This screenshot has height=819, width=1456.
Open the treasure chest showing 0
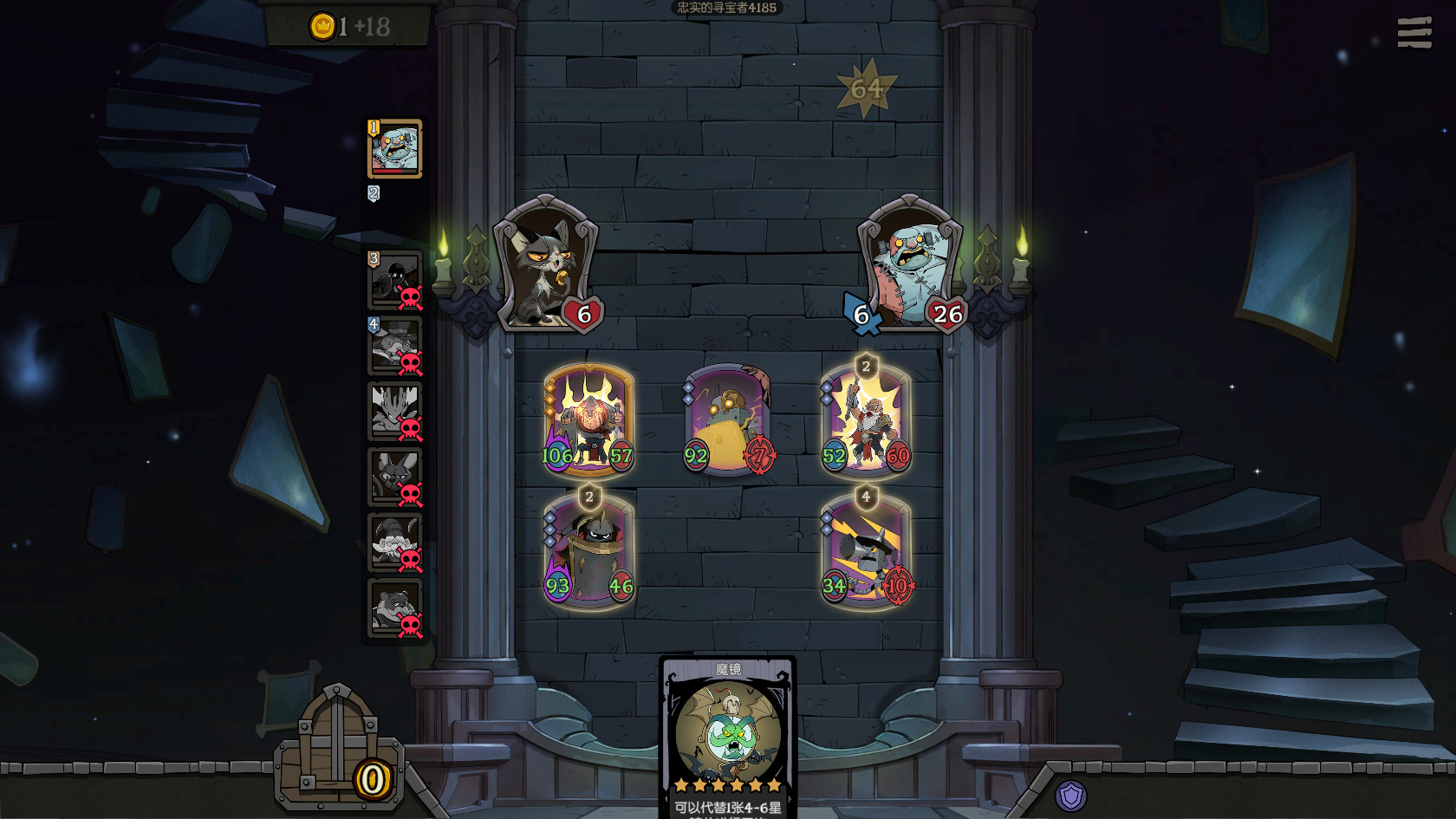339,752
